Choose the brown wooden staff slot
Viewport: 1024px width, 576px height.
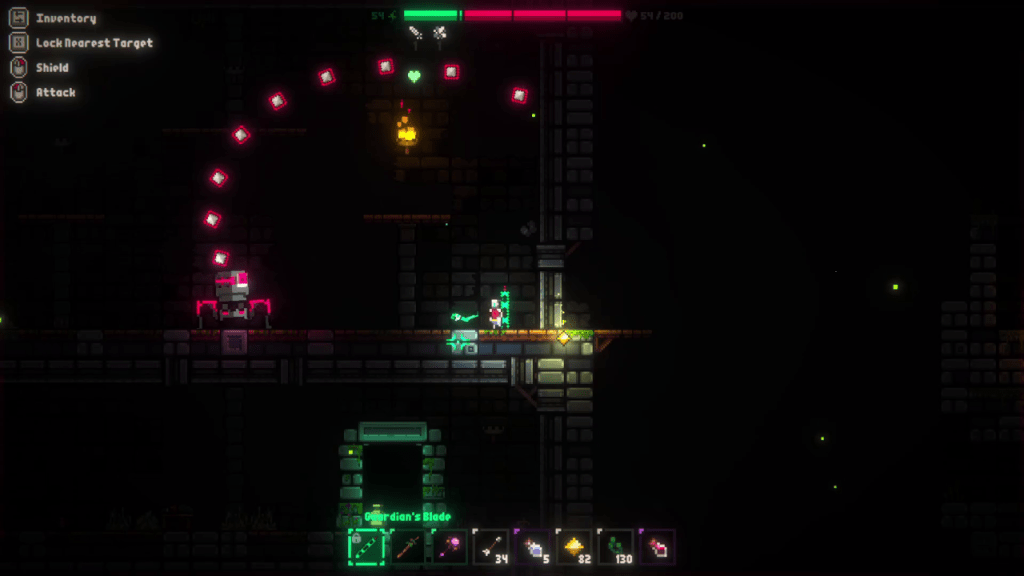tap(408, 546)
